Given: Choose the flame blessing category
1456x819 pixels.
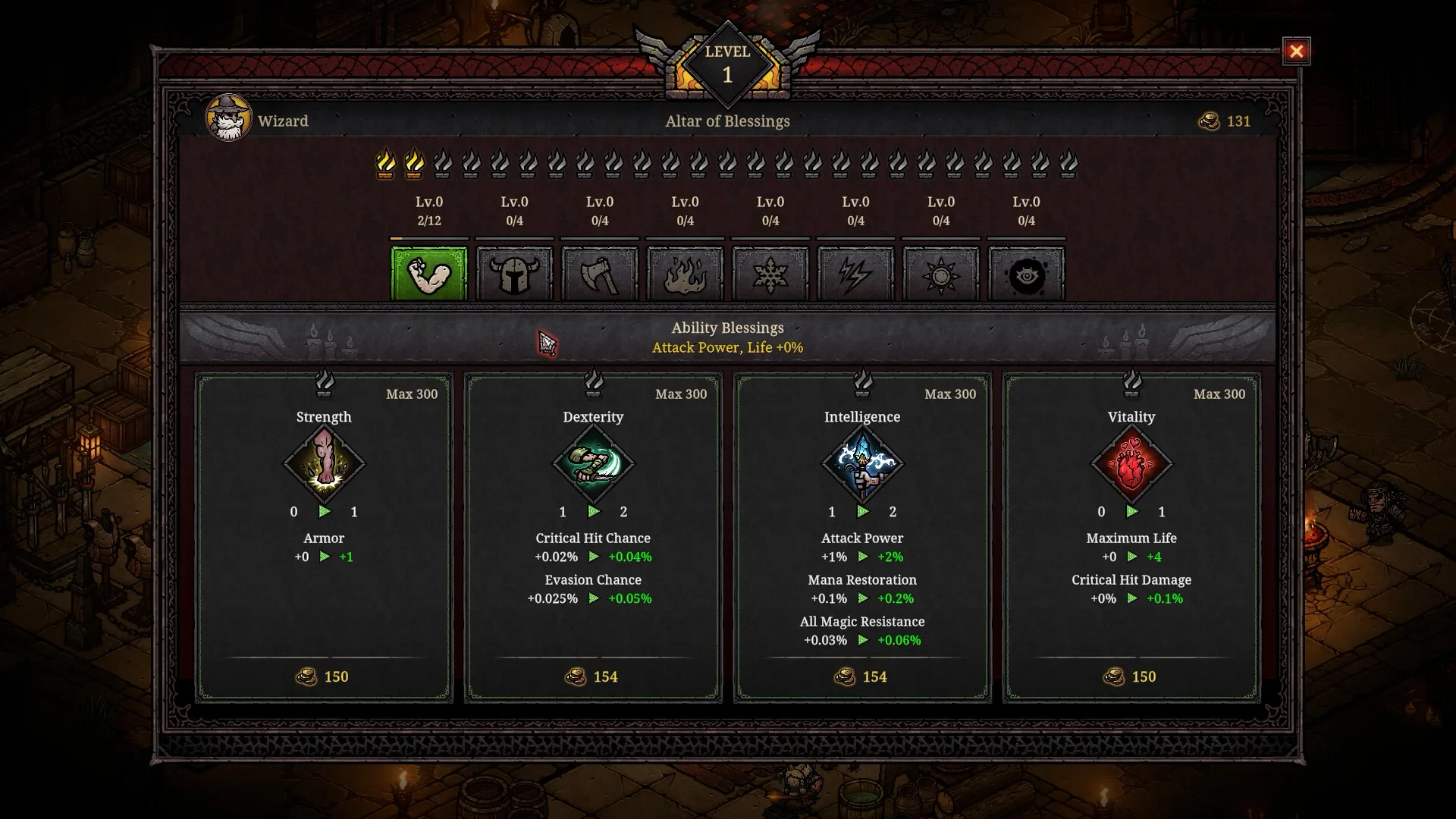Looking at the screenshot, I should (685, 275).
